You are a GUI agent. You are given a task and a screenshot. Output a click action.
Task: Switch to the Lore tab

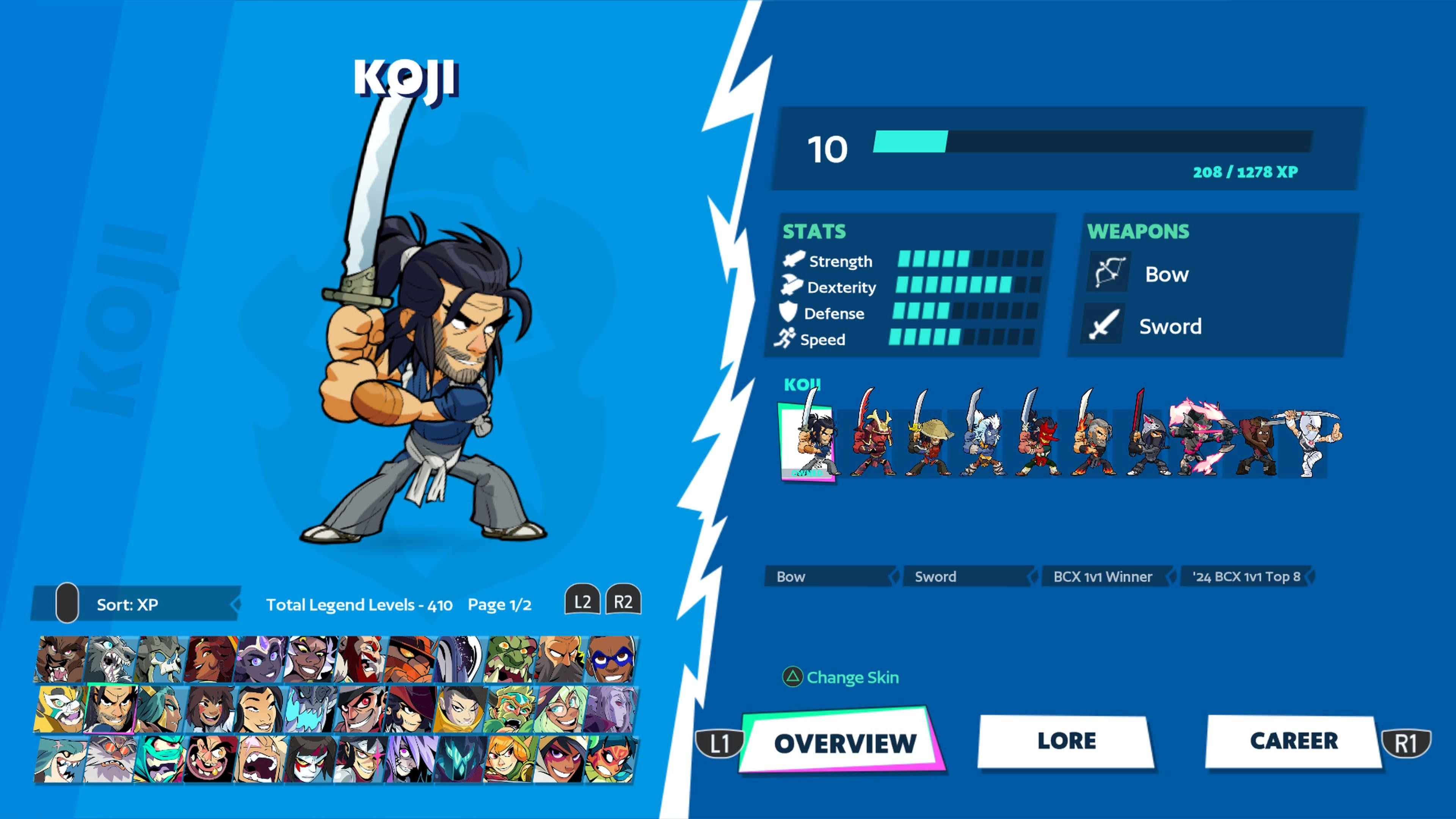pos(1066,741)
